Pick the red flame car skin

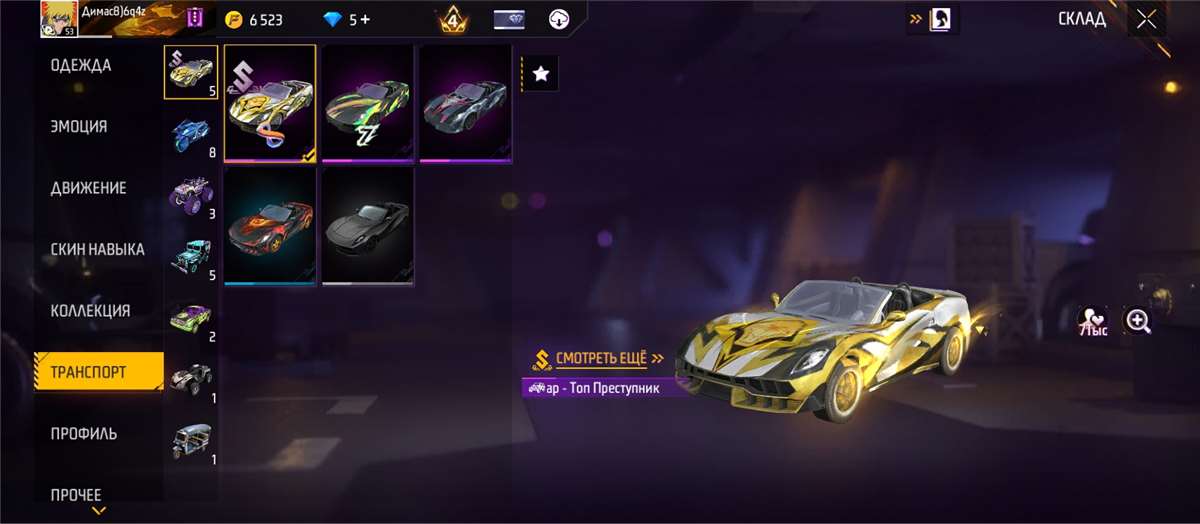tap(270, 225)
